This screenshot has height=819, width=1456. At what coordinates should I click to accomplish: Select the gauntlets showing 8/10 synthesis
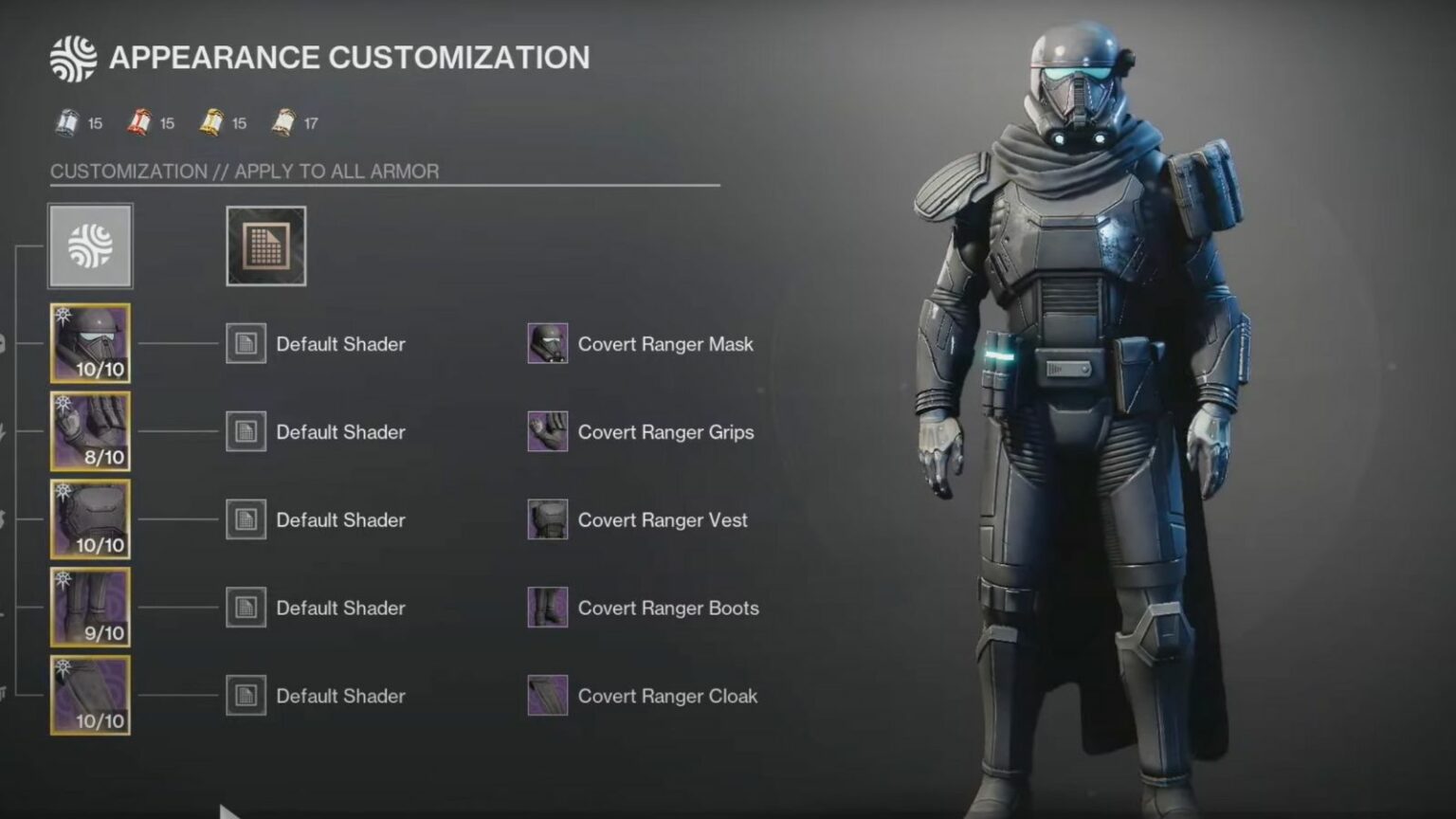tap(90, 431)
